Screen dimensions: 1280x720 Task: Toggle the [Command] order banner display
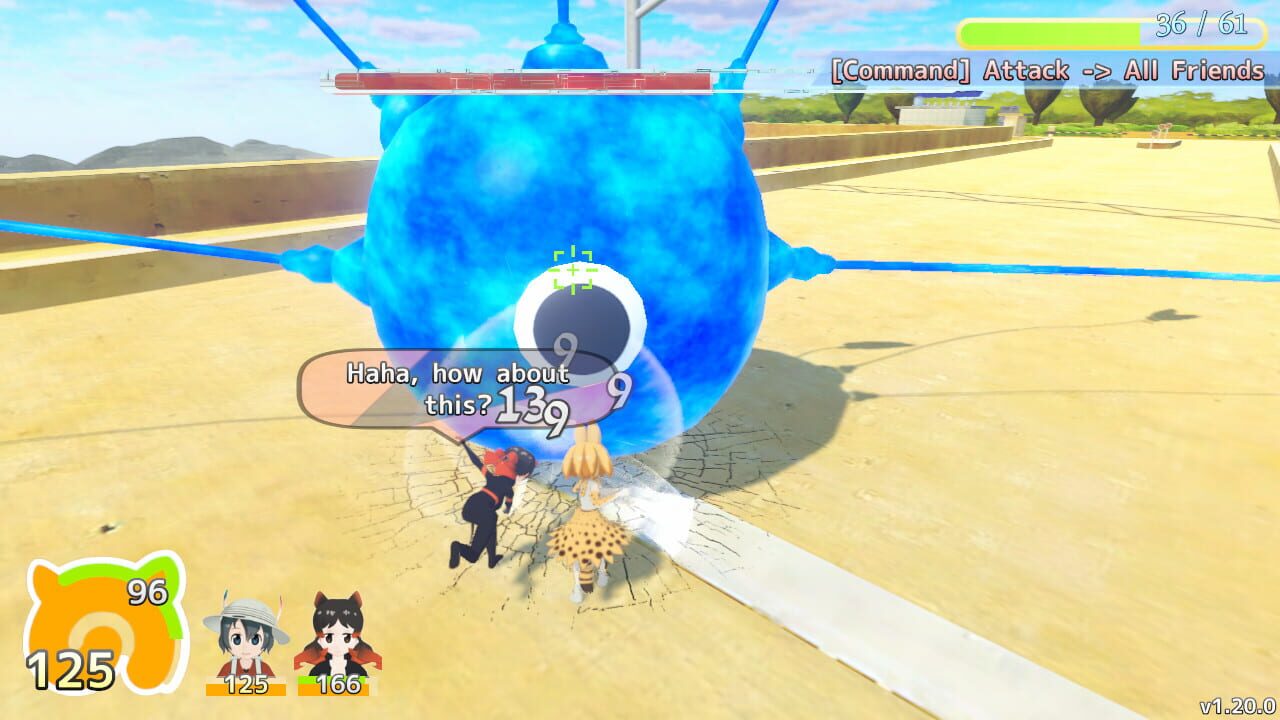point(1050,70)
